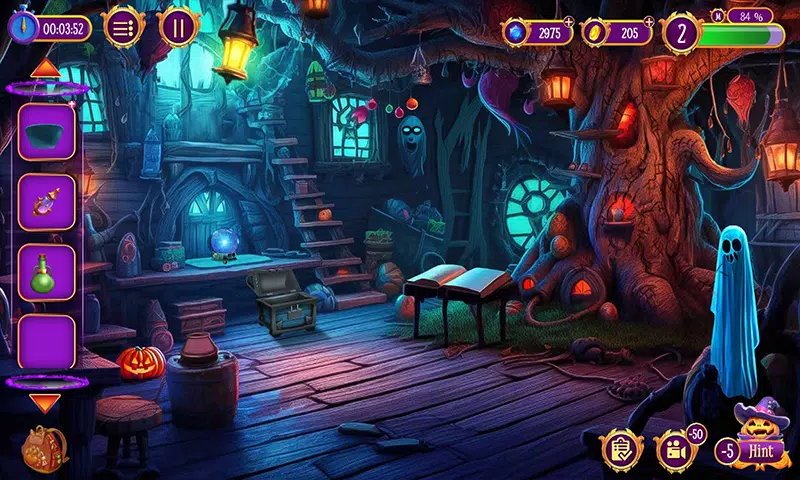The width and height of the screenshot is (800, 480).
Task: Select the dark cauldron bowl inventory slot
Action: [46, 133]
